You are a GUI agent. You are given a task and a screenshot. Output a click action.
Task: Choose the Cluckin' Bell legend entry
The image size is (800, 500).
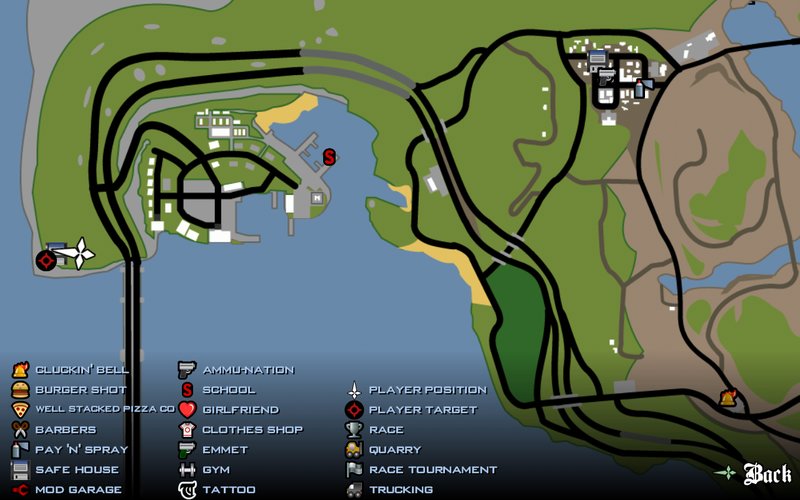tap(82, 370)
